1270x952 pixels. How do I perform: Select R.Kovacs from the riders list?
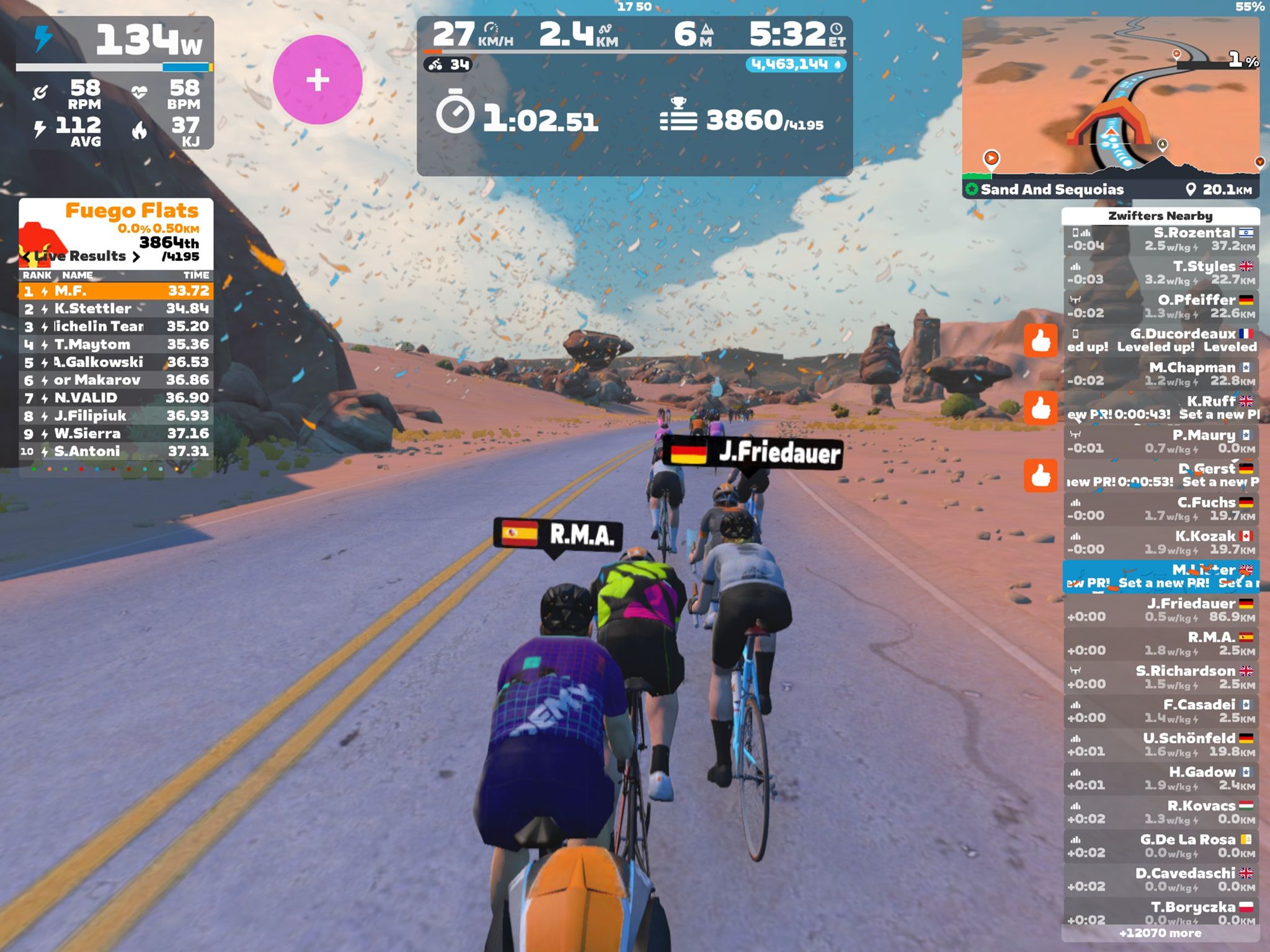click(x=1161, y=812)
